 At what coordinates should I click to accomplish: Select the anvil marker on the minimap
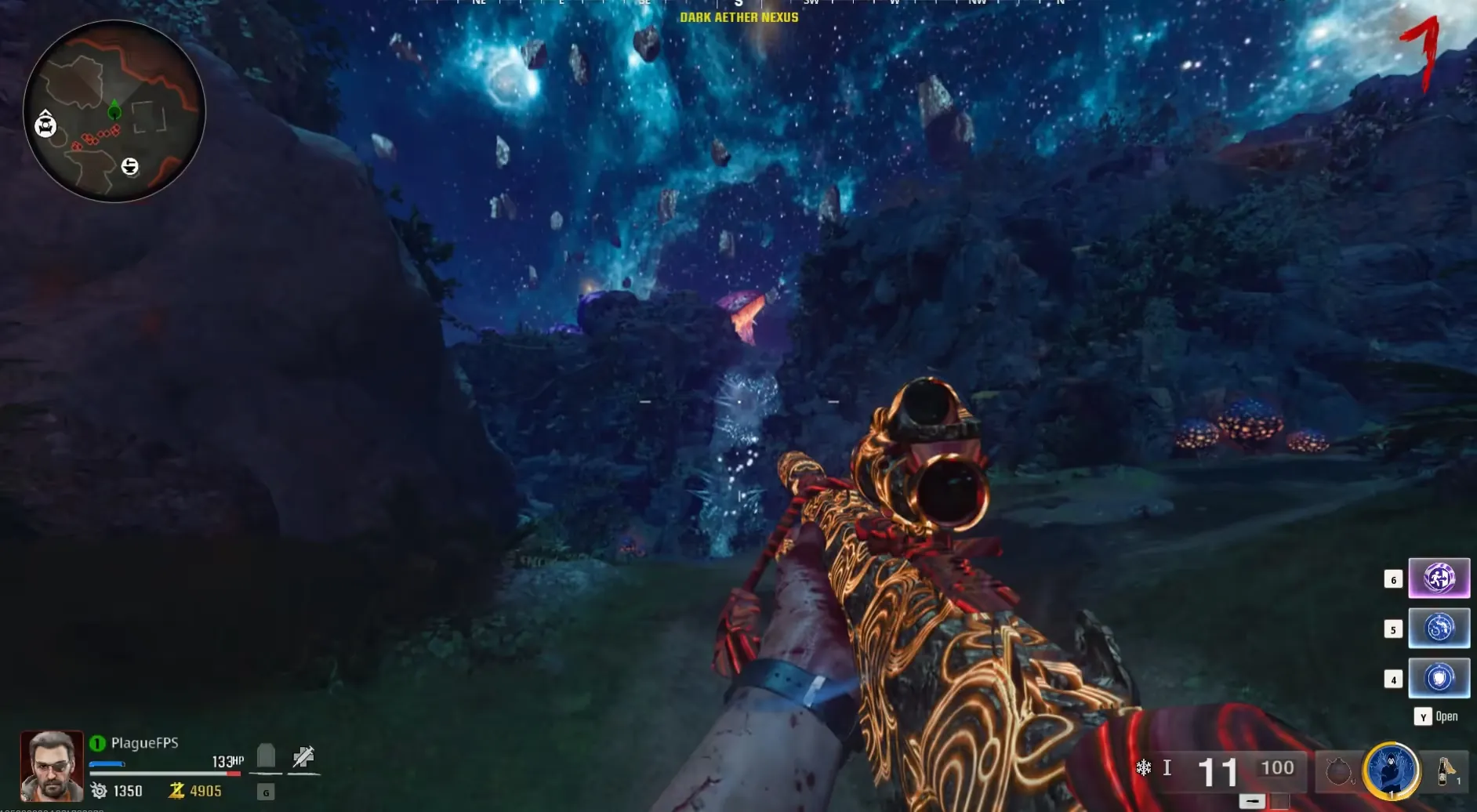click(x=130, y=166)
